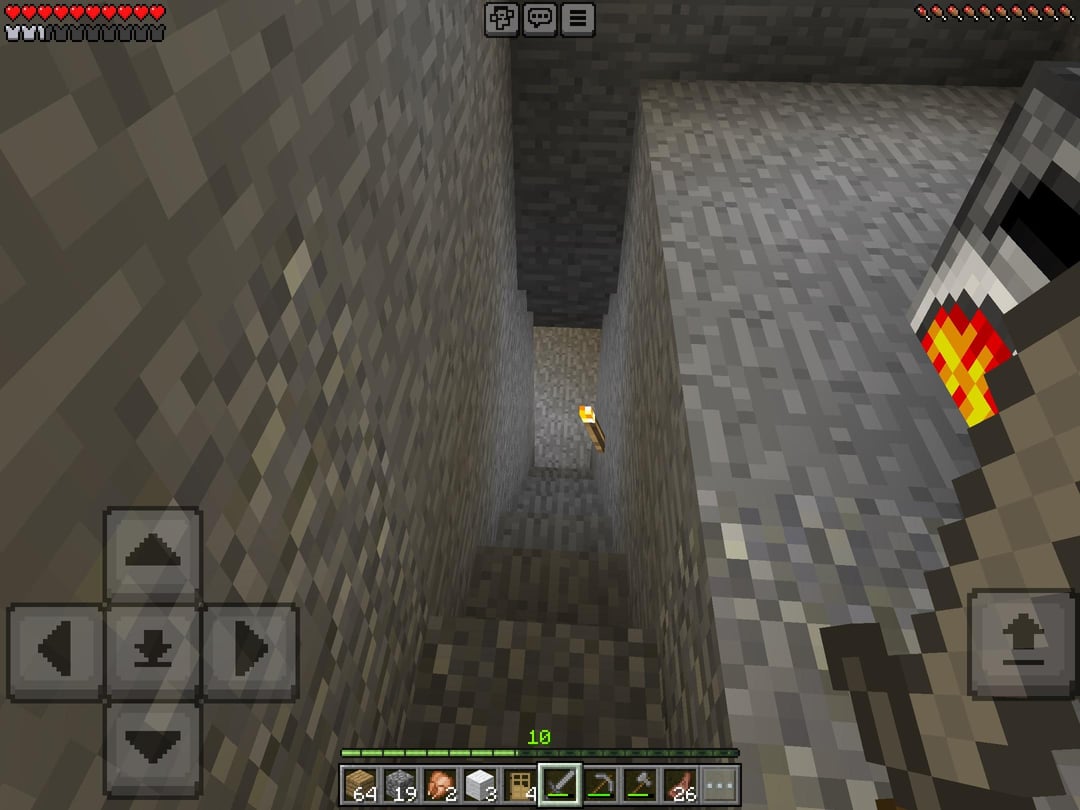Select the cooked meat slot holding 2
The height and width of the screenshot is (810, 1080).
point(440,784)
